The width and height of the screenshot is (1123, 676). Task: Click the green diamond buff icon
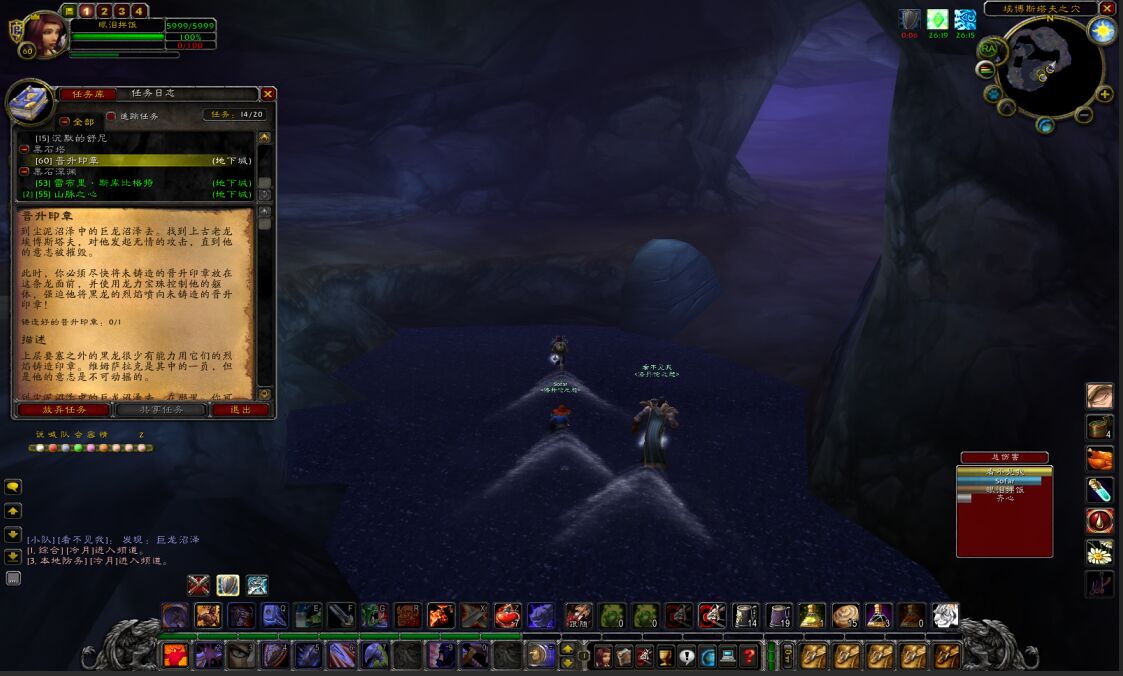coord(937,20)
